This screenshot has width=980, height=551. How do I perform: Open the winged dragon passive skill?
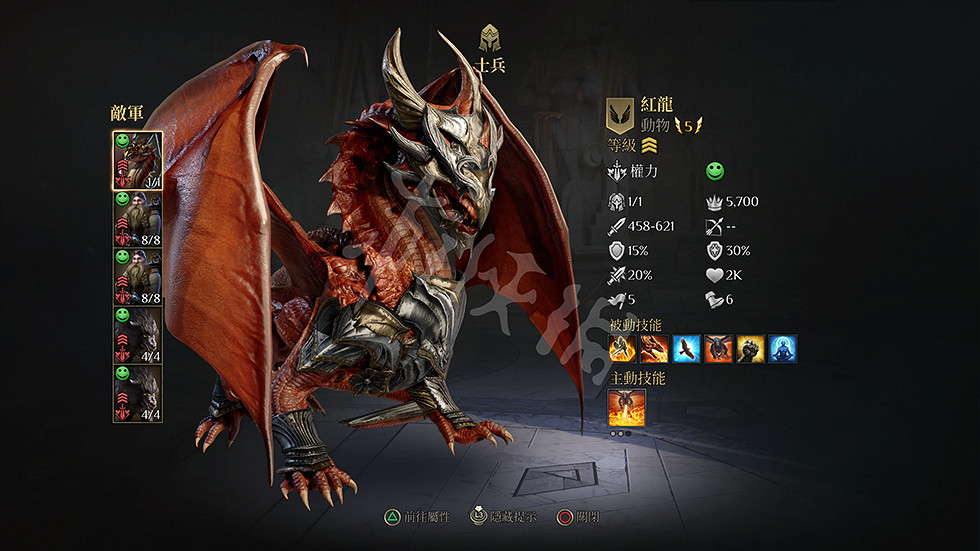[718, 349]
